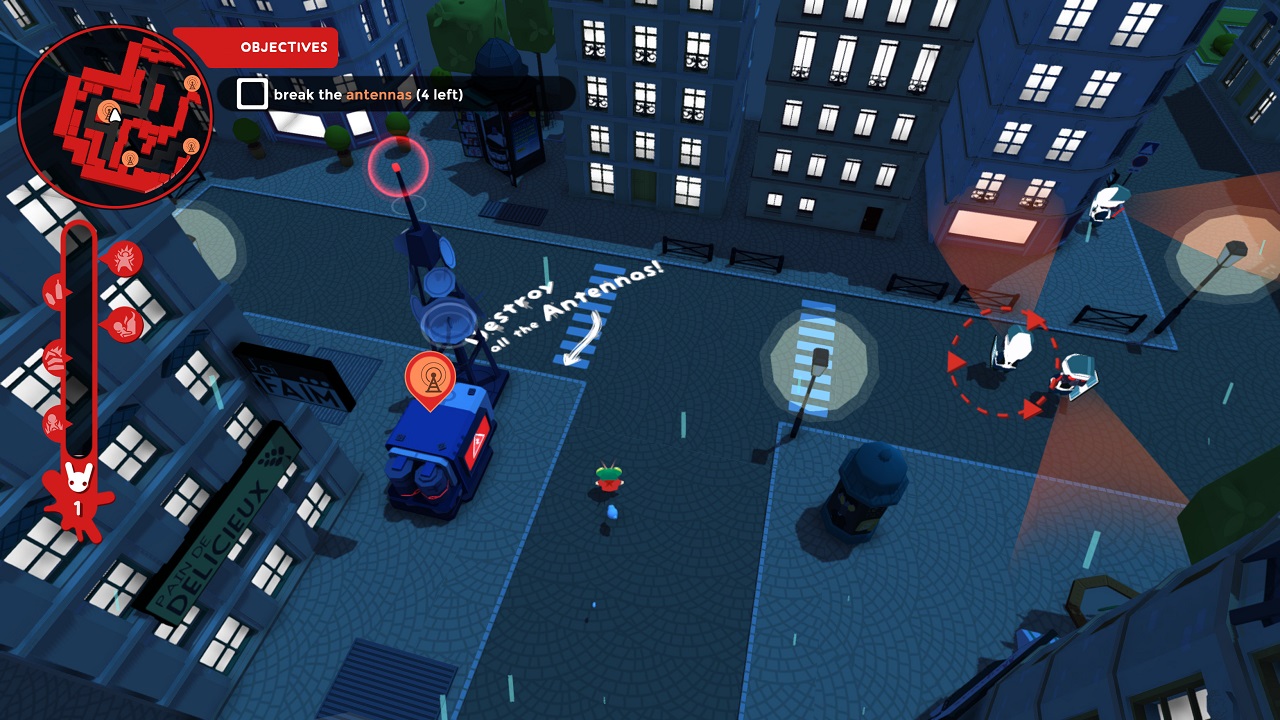
Task: Click the white rabbit head at the meter base
Action: coord(79,477)
